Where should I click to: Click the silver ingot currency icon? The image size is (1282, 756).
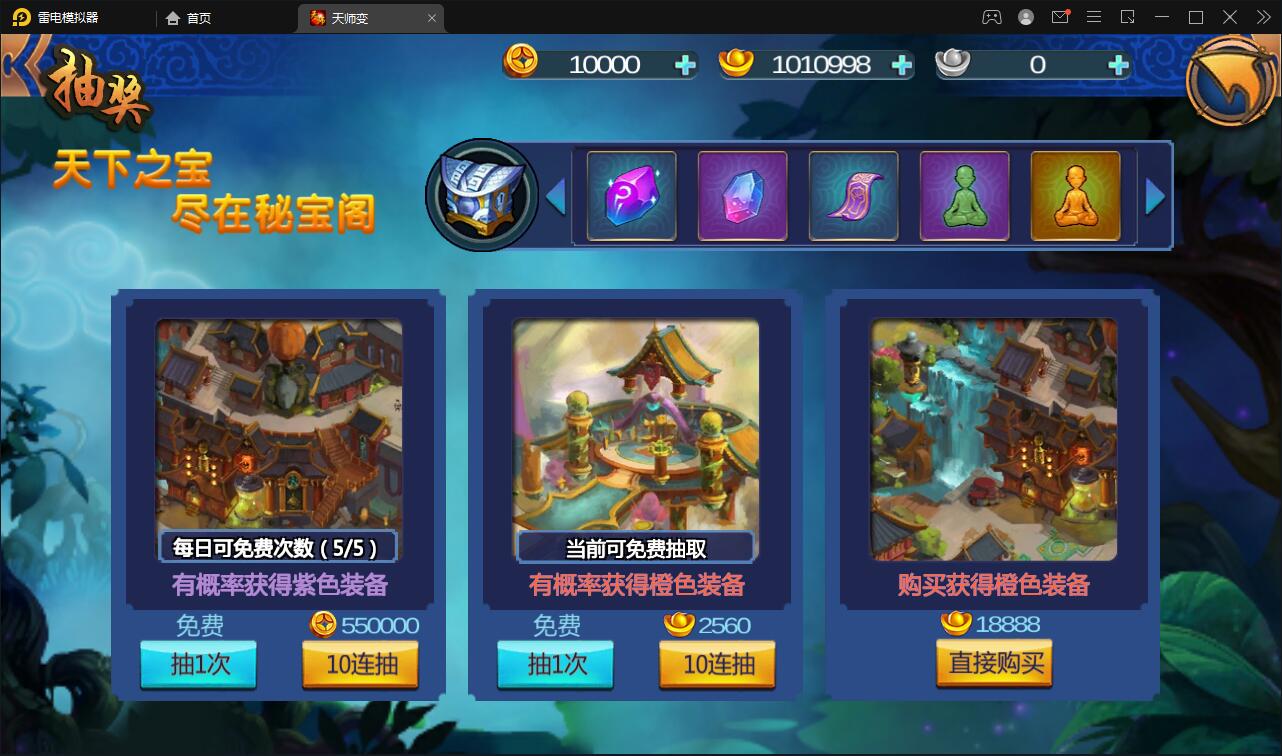pos(957,64)
